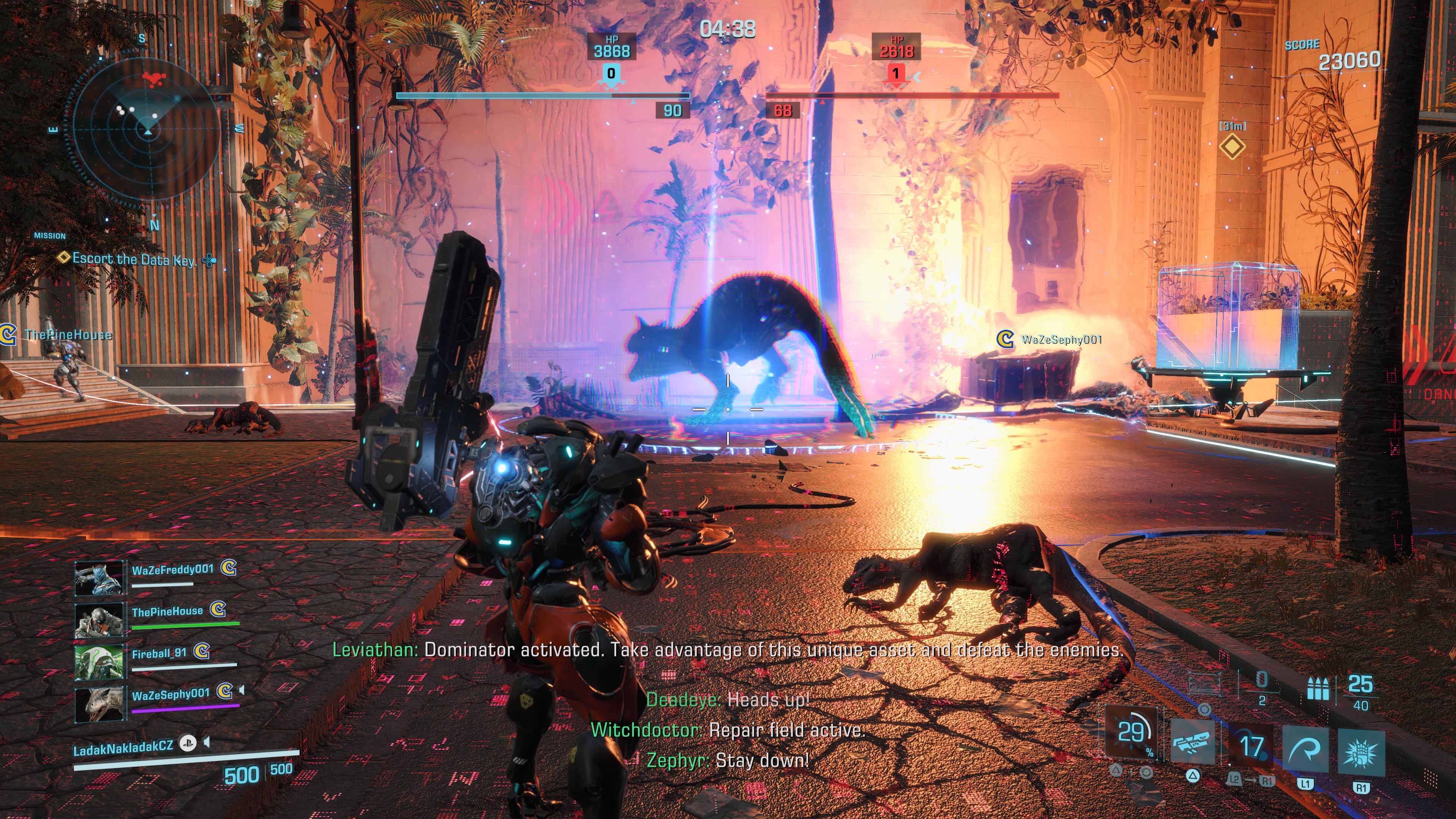The image size is (1456, 819).
Task: Select the ability on 17 cooldown
Action: 1251,747
